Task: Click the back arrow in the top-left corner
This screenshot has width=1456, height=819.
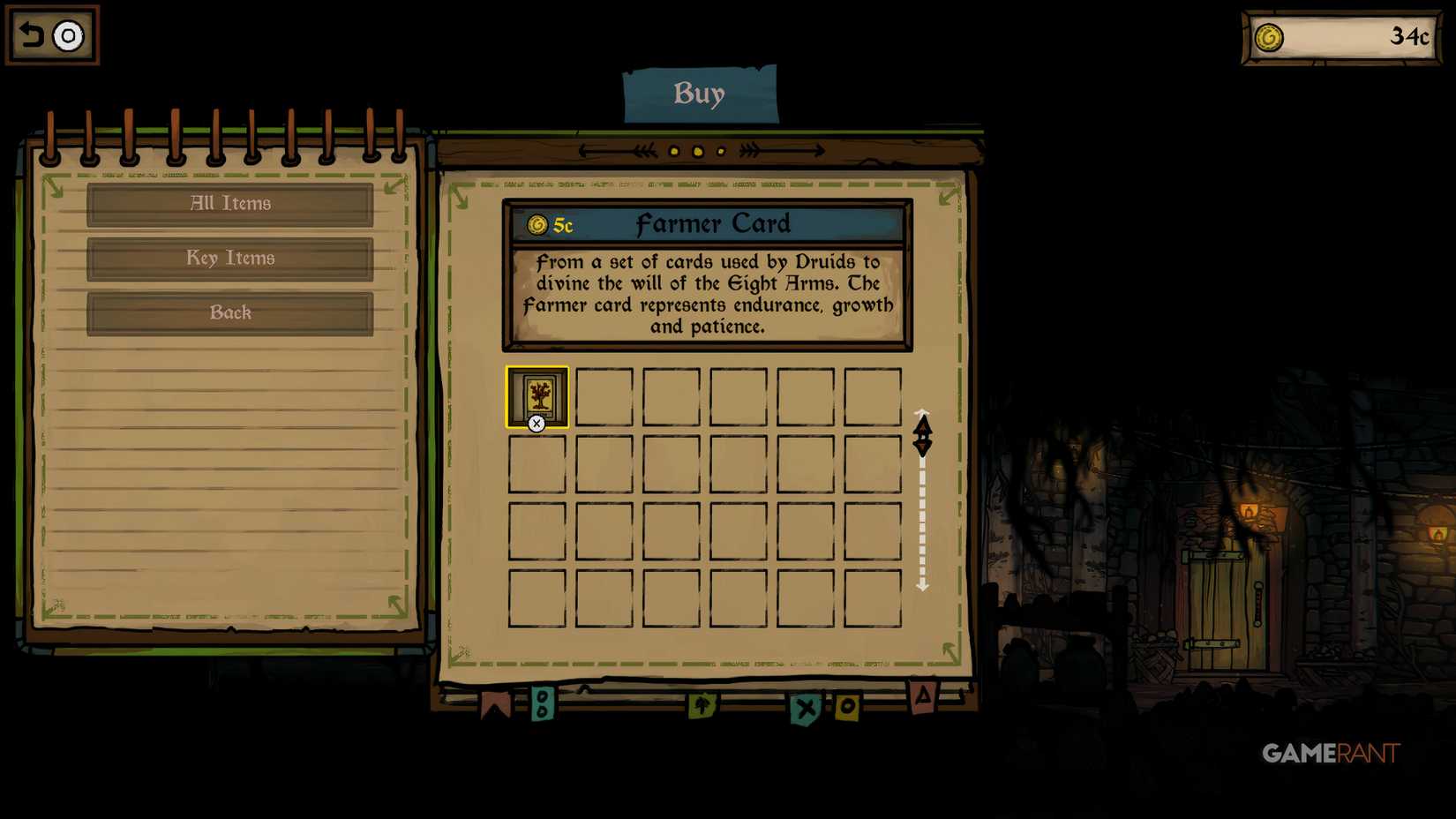Action: [29, 34]
